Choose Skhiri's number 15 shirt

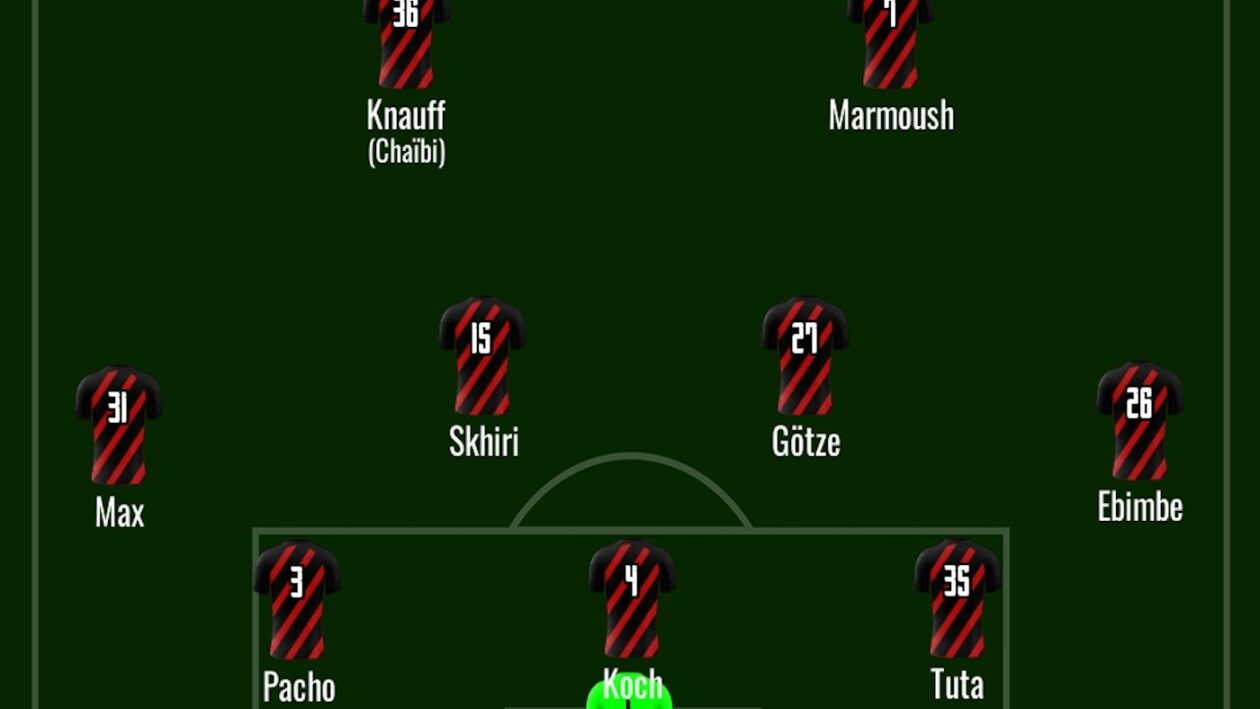point(482,356)
